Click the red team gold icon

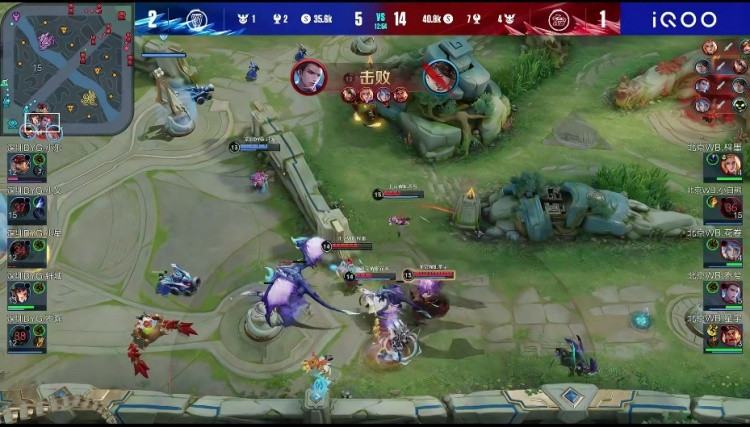coord(448,19)
